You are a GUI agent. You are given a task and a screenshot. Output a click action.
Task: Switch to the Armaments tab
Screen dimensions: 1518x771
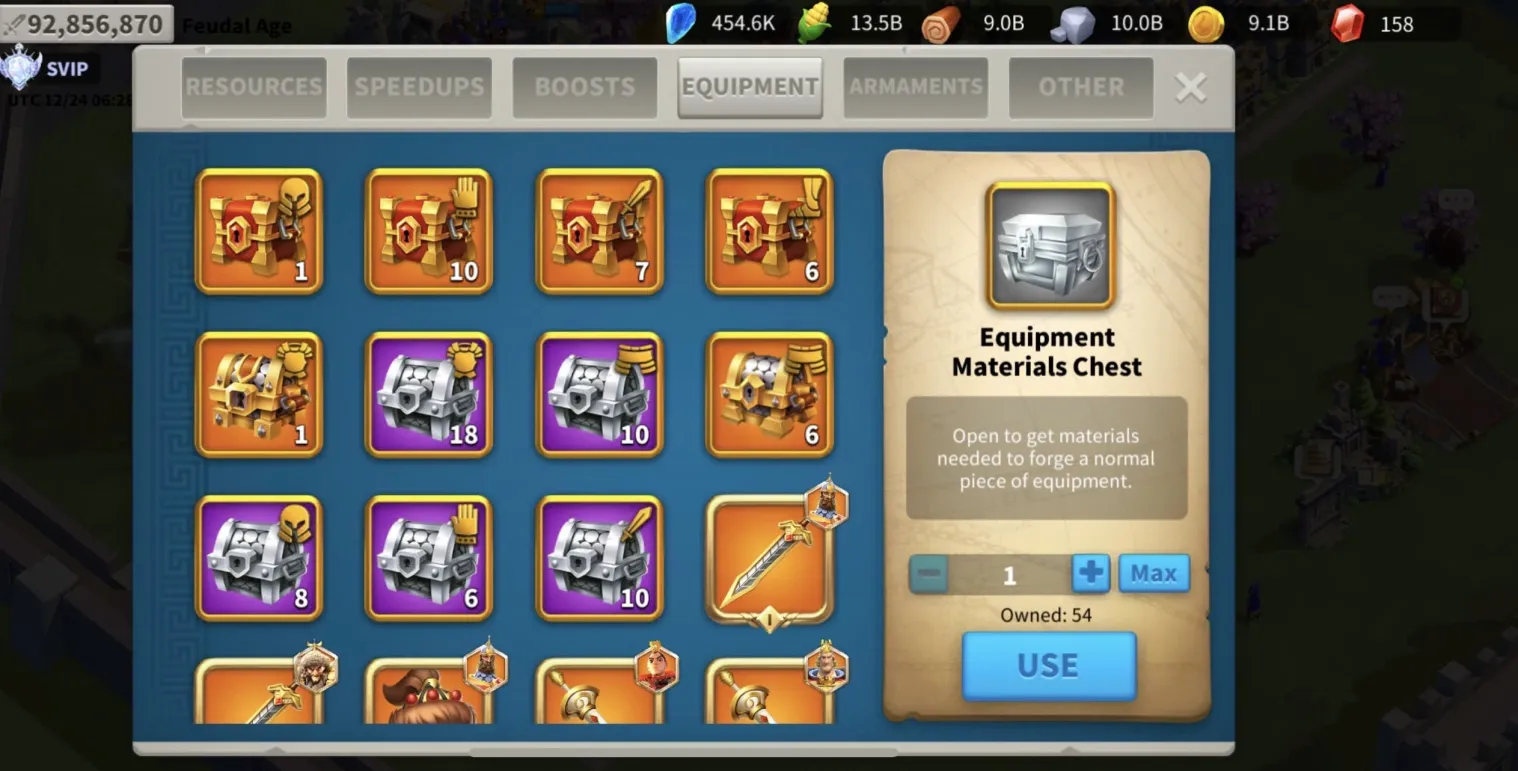pyautogui.click(x=916, y=88)
